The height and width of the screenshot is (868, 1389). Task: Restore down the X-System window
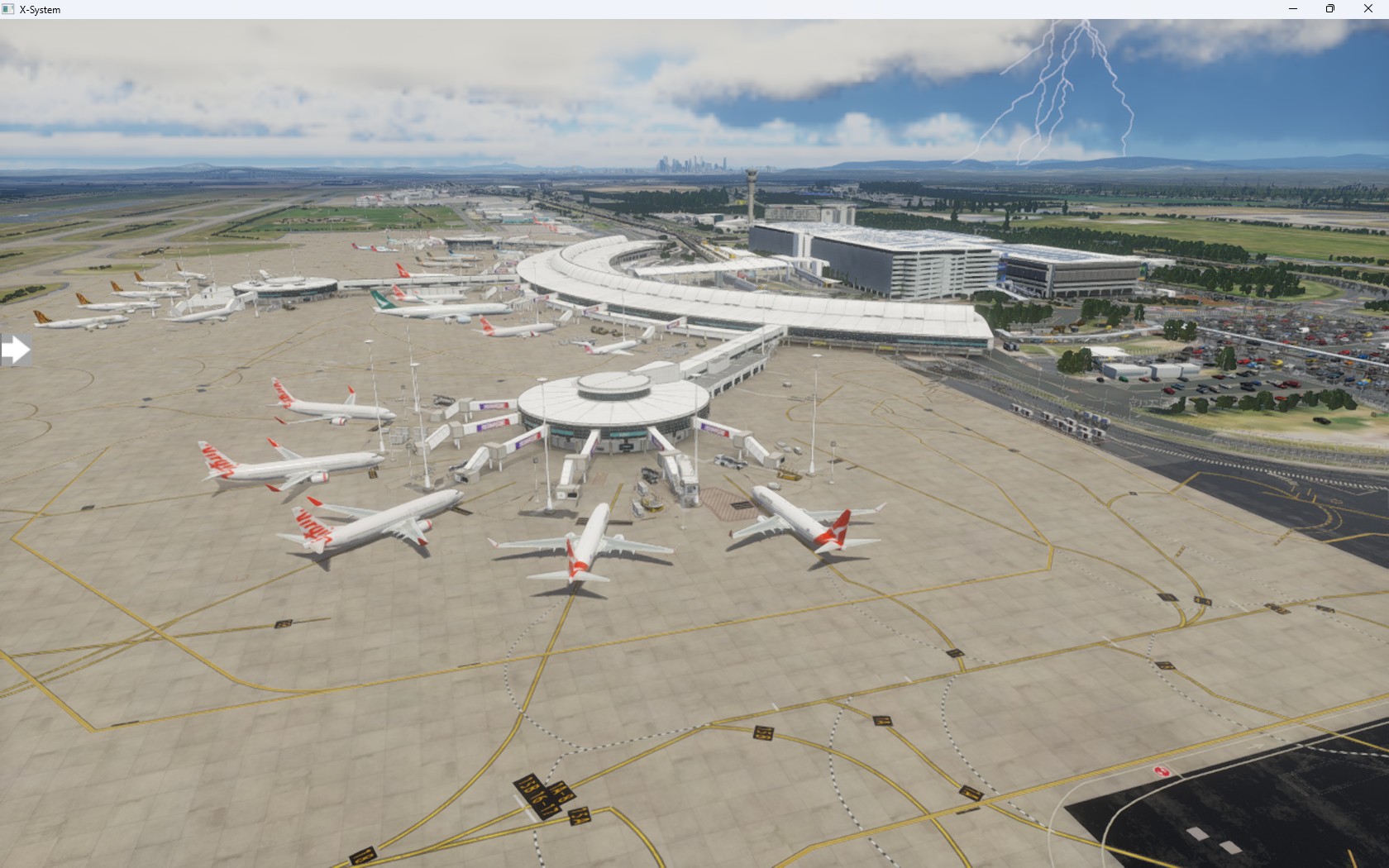coord(1330,9)
